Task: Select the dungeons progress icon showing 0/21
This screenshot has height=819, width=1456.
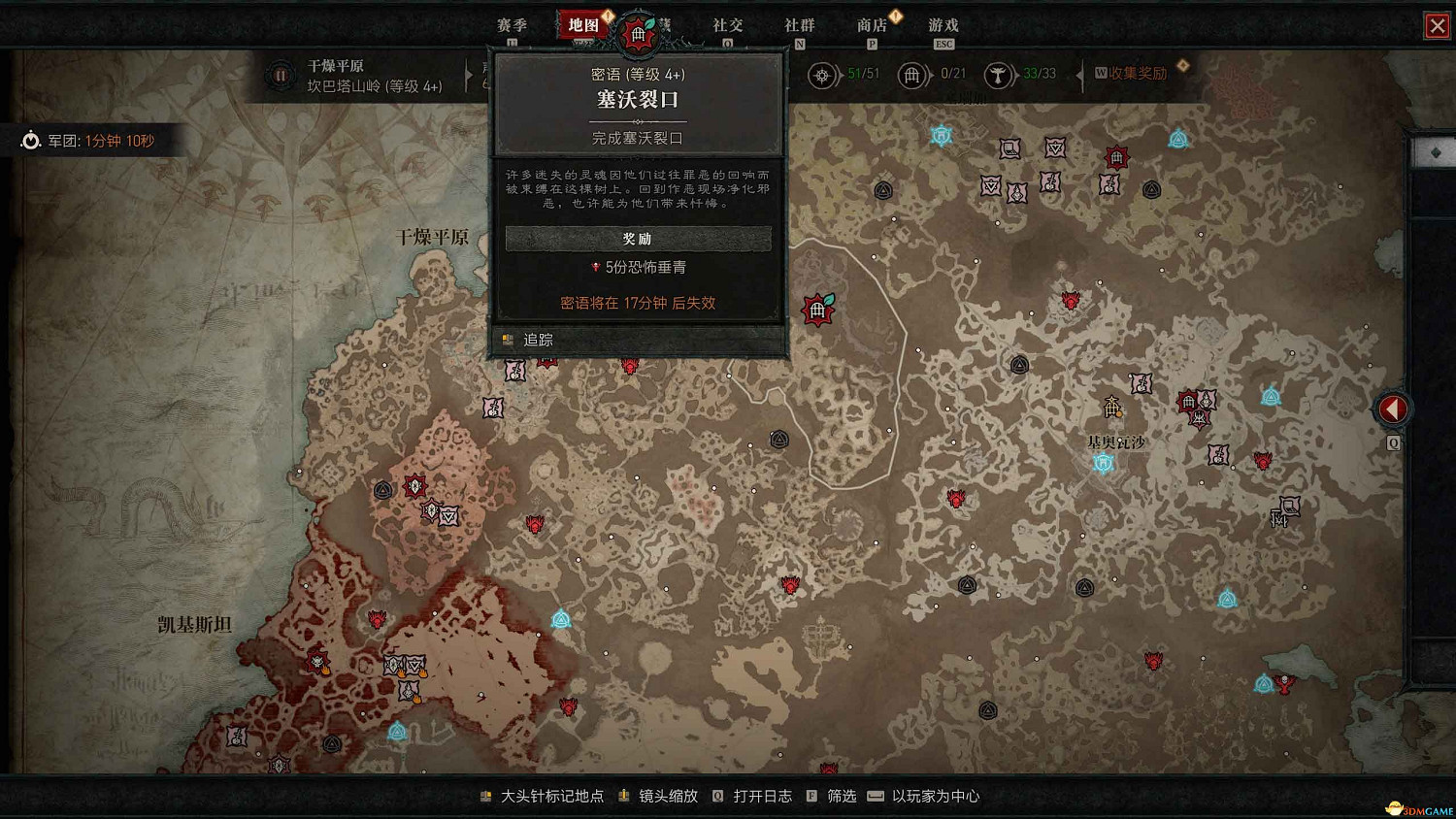Action: [x=911, y=75]
